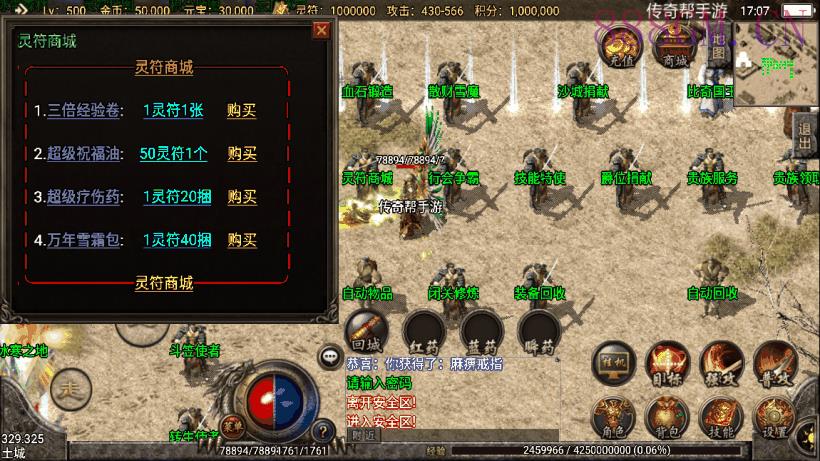Open the 技能 skills panel
The height and width of the screenshot is (461, 820).
point(720,417)
